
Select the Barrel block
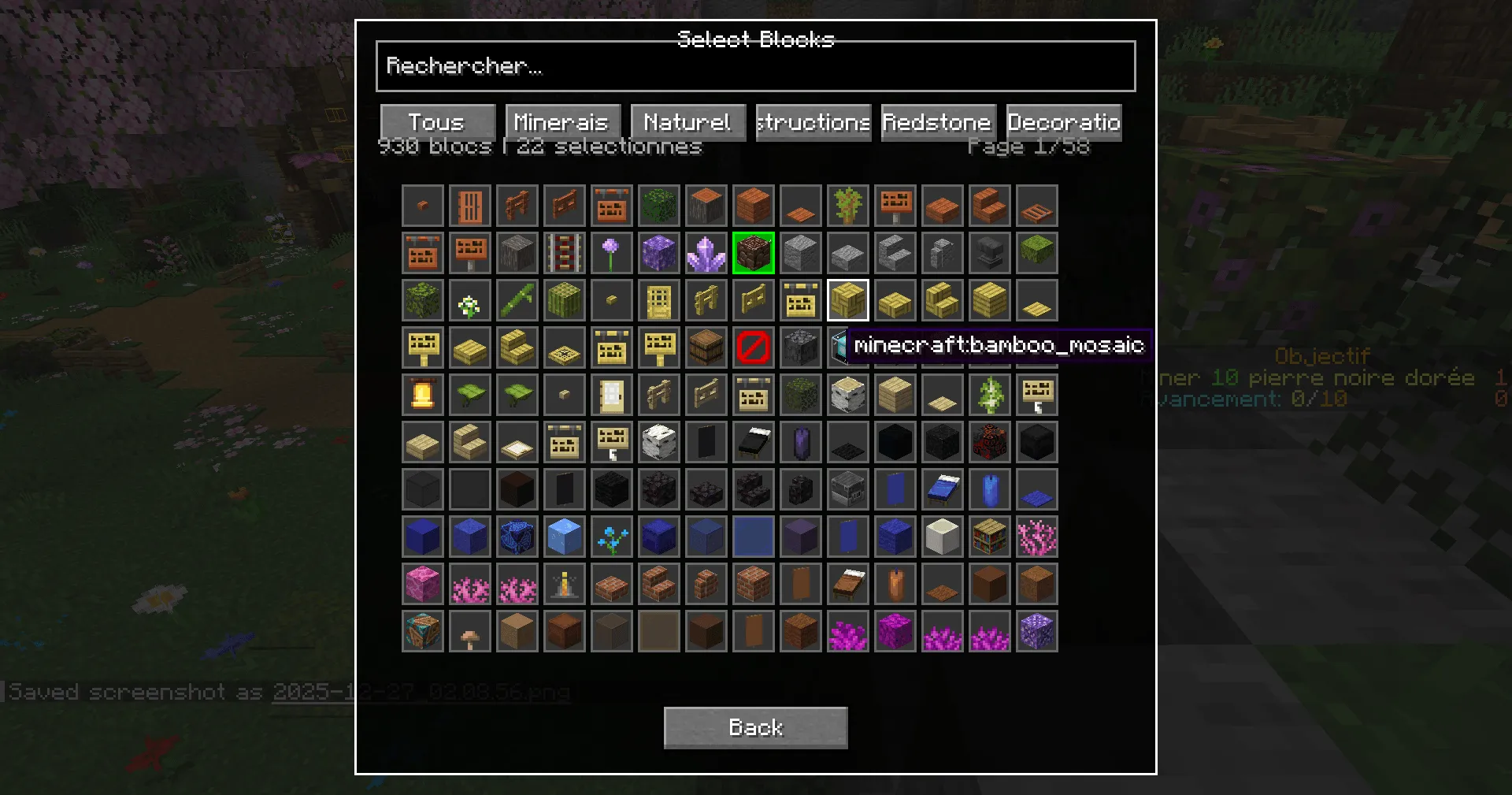pyautogui.click(x=706, y=347)
